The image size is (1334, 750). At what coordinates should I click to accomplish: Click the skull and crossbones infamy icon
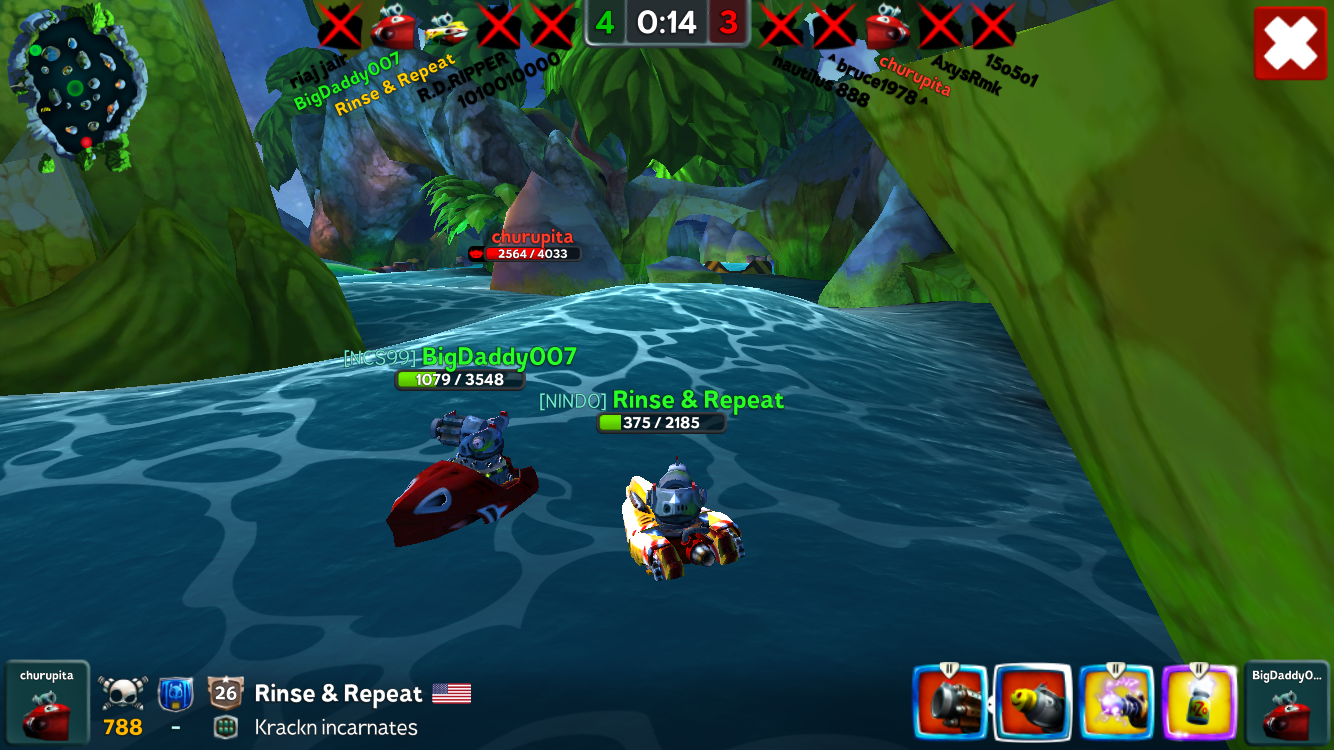(x=123, y=692)
